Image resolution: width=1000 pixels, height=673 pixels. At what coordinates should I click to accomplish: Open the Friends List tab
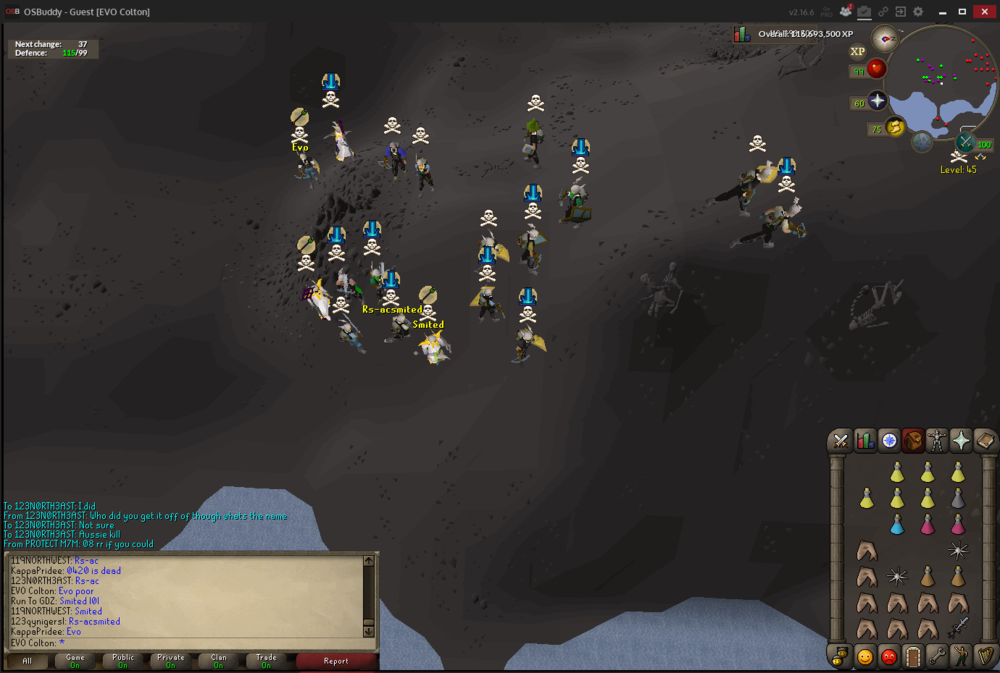(x=865, y=657)
